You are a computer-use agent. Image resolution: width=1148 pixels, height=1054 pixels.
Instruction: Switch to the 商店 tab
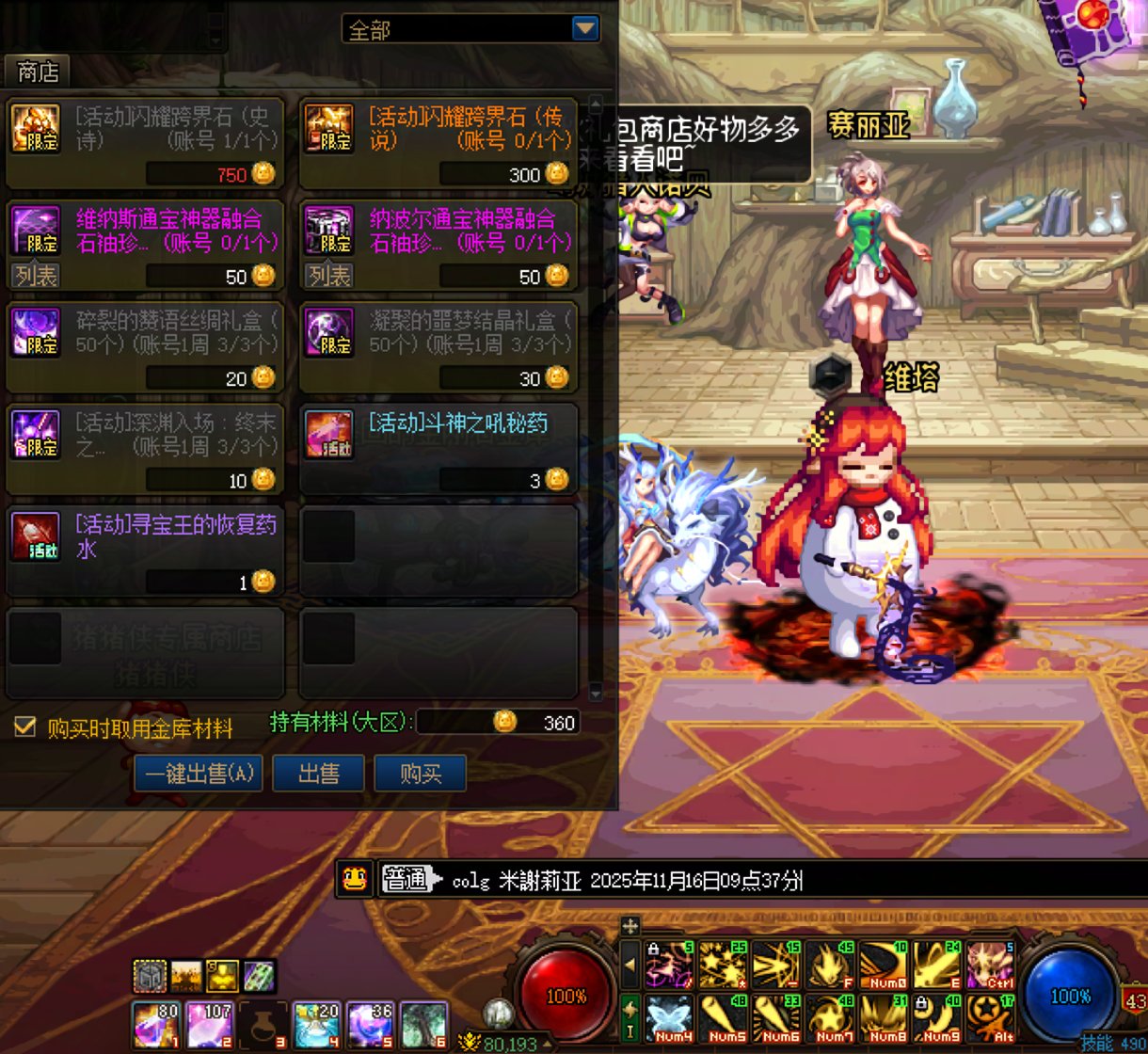pyautogui.click(x=38, y=72)
